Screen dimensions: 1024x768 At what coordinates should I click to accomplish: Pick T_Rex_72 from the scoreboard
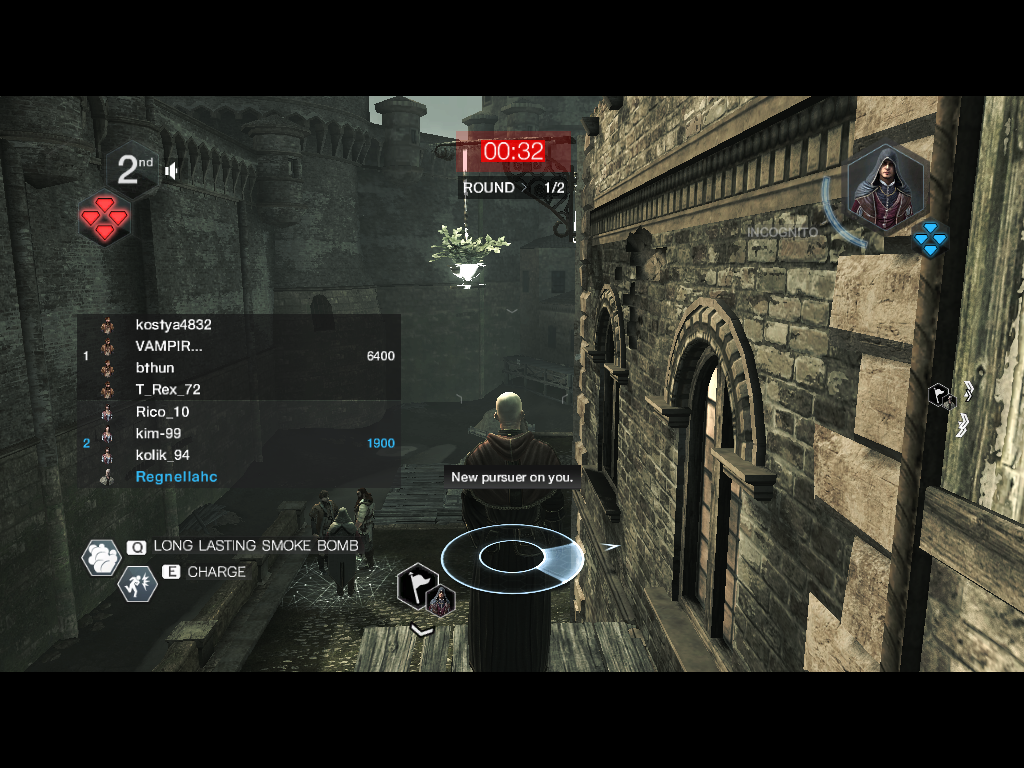[168, 390]
